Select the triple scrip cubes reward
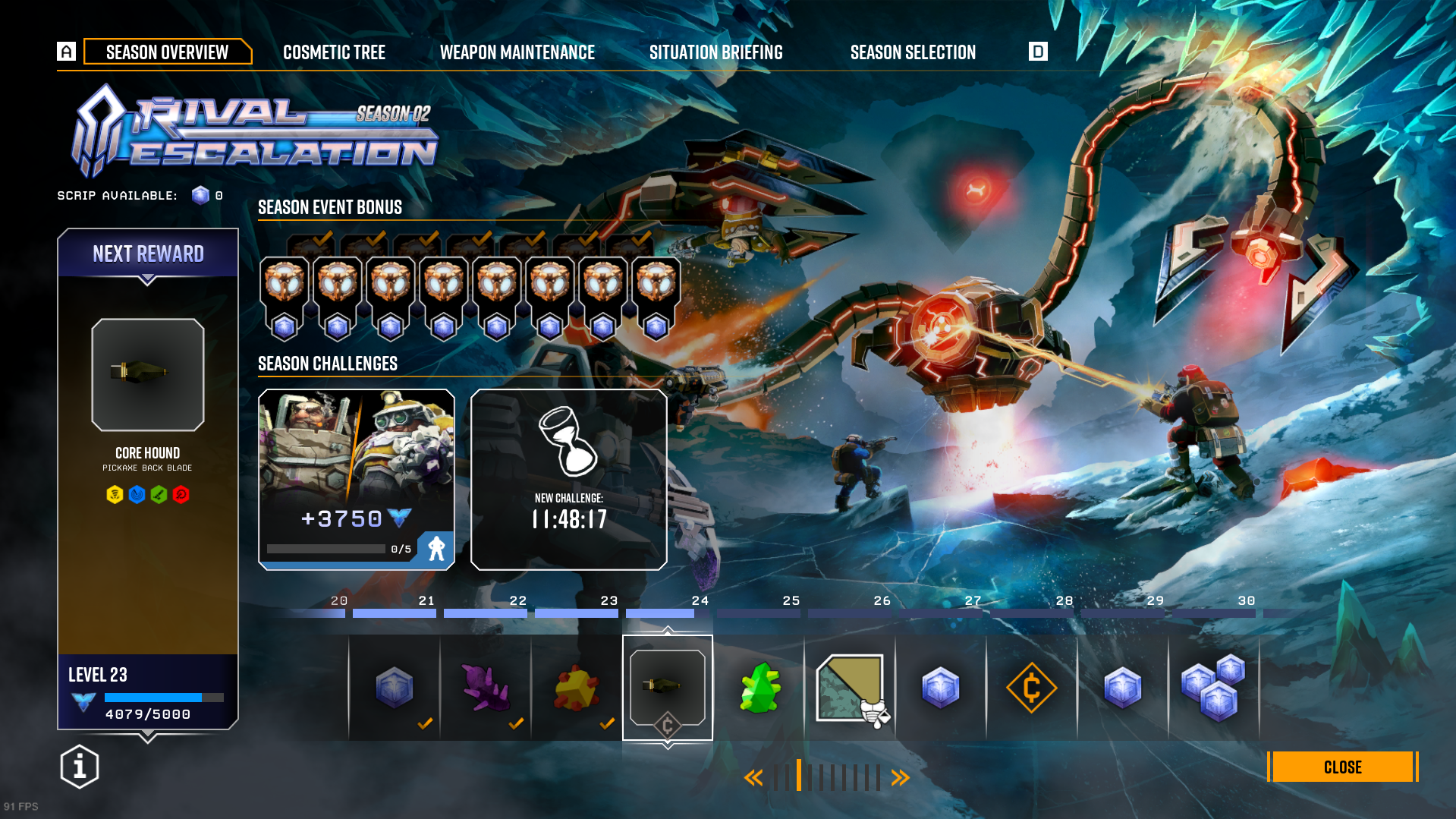The image size is (1456, 819). [1213, 688]
